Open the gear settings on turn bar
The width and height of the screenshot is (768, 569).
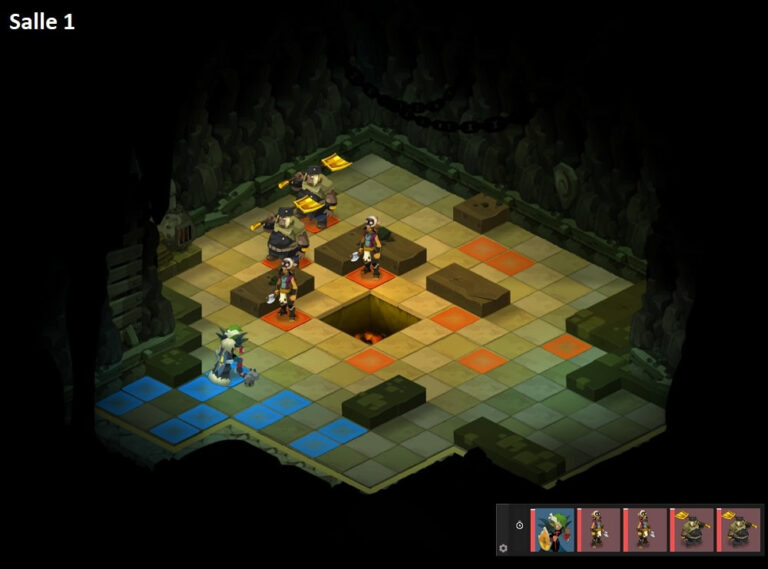503,547
